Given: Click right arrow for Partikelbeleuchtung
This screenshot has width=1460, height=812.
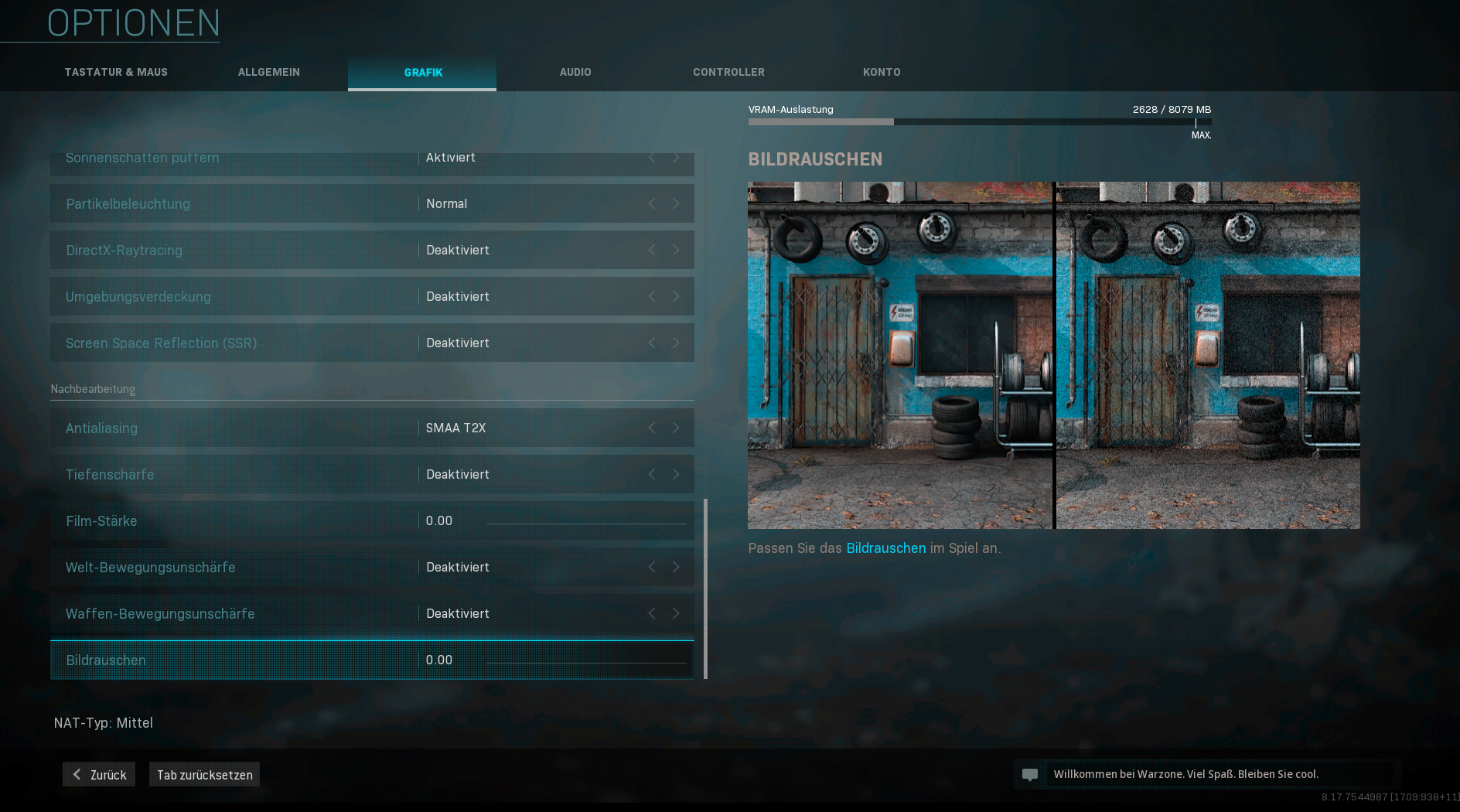Looking at the screenshot, I should pos(676,203).
